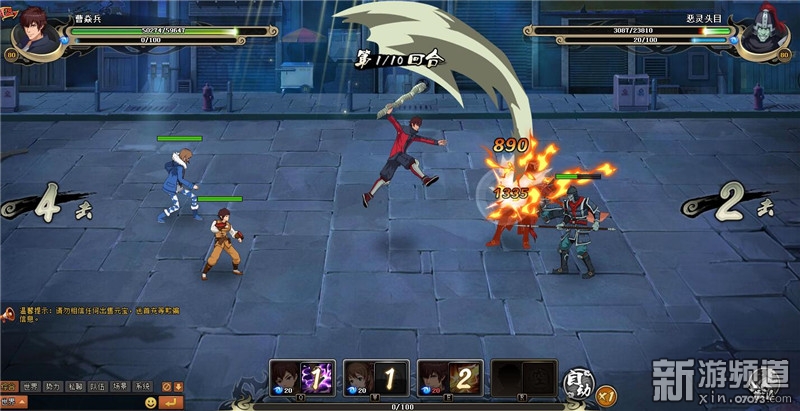Open the 系统 system messages tab
The image size is (800, 411).
click(x=142, y=386)
